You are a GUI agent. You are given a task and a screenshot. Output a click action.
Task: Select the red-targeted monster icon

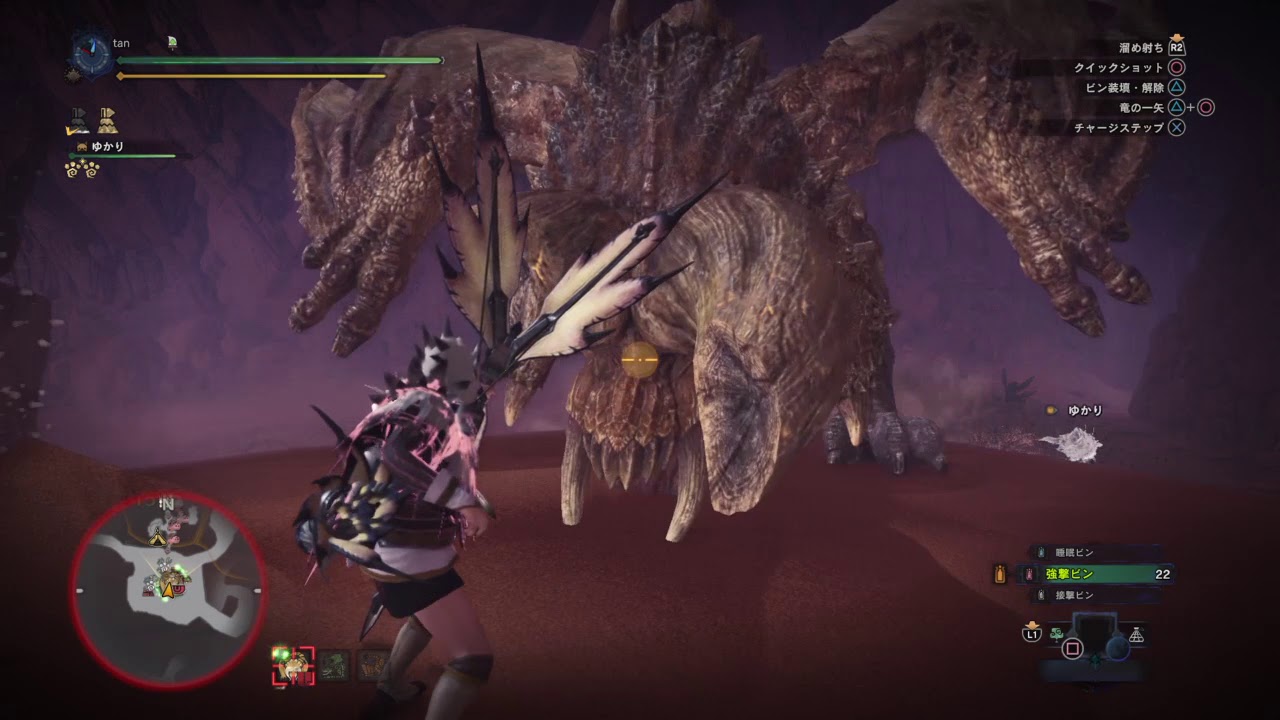coord(293,665)
